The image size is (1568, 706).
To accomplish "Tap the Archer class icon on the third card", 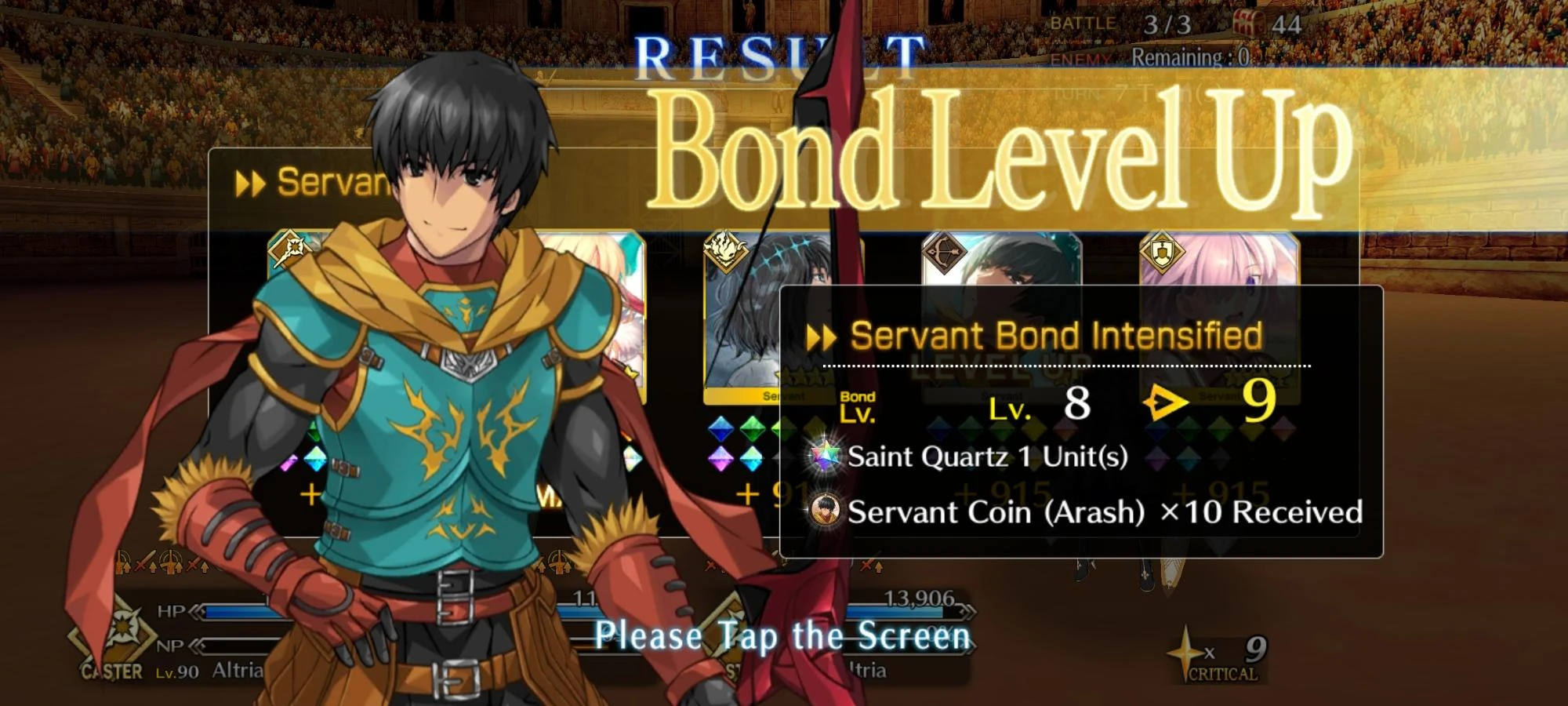I will (945, 253).
